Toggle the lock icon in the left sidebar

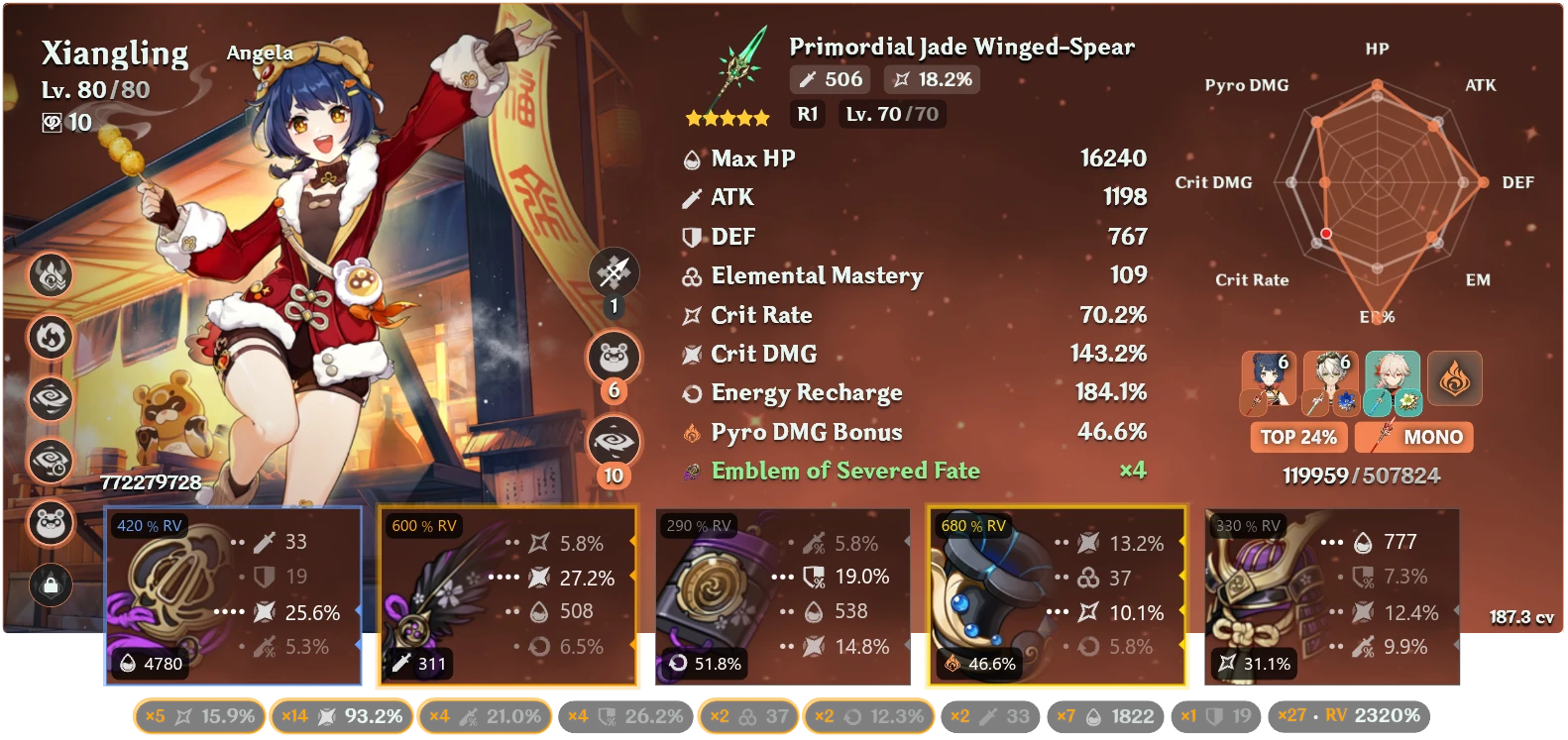(x=51, y=586)
